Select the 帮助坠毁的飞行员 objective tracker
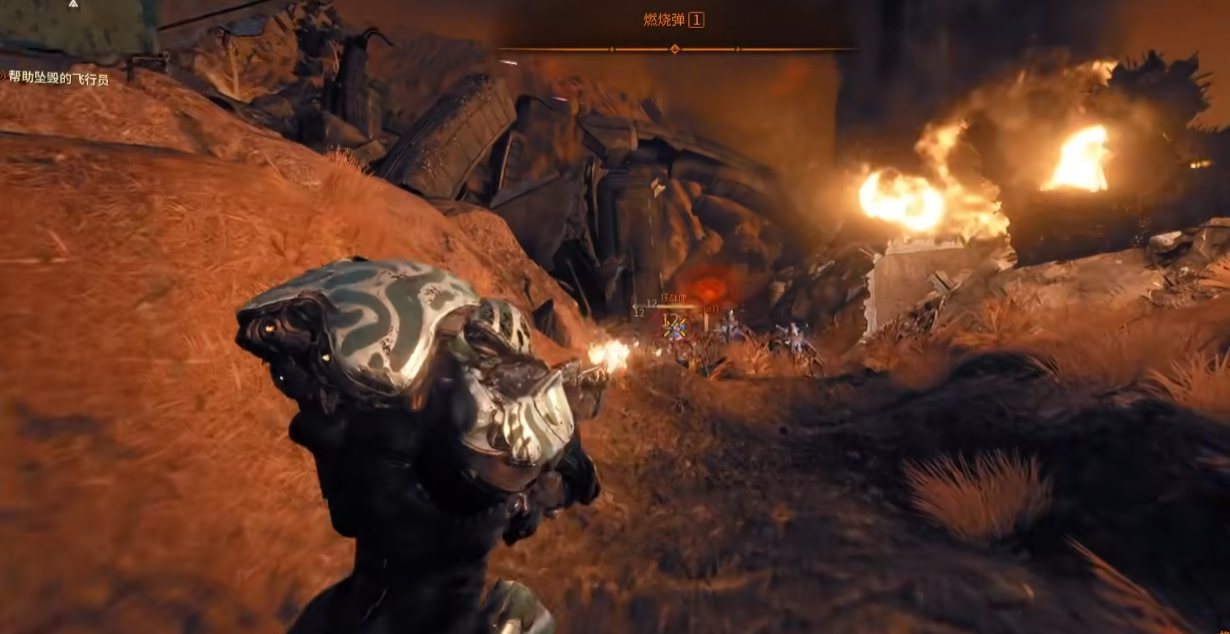The image size is (1230, 634). [x=59, y=77]
